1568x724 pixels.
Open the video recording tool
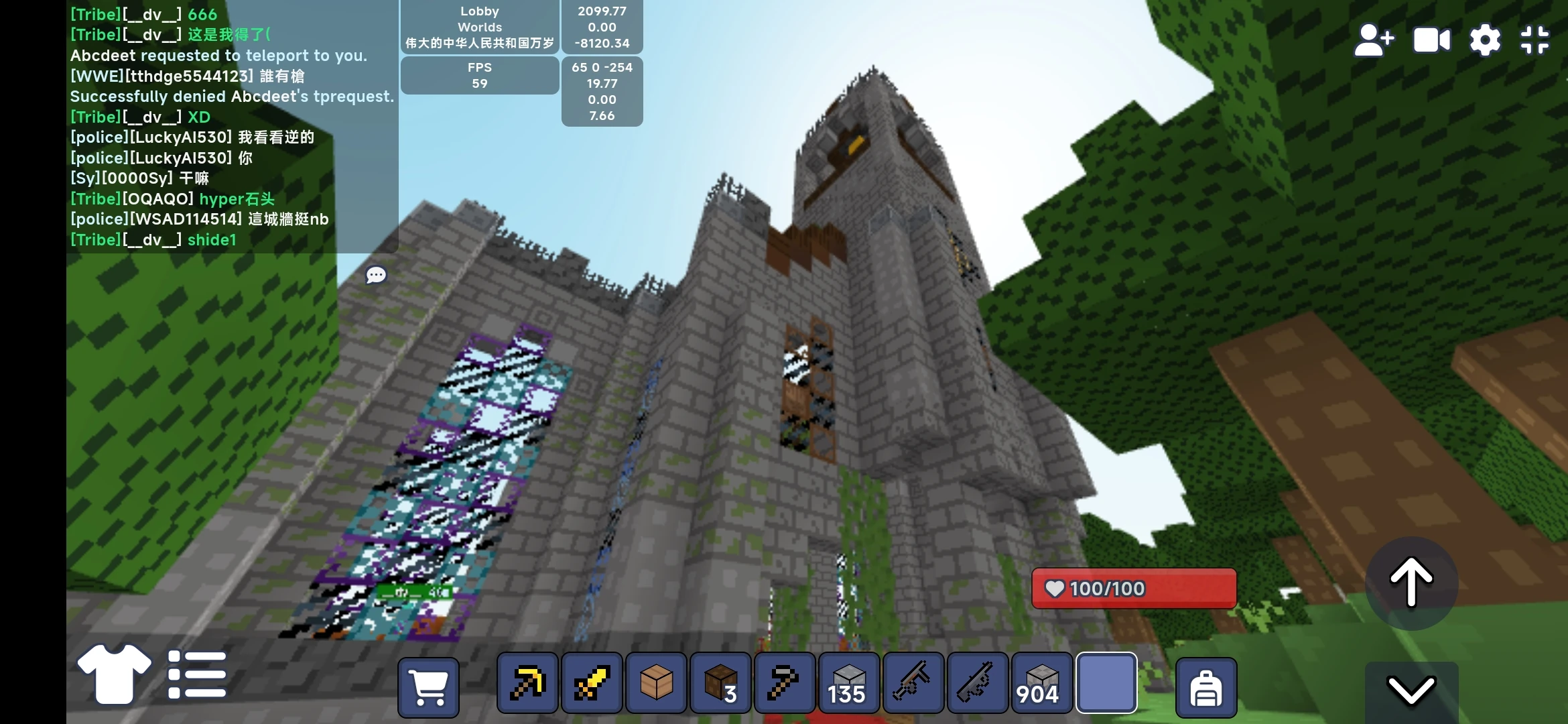[x=1431, y=40]
